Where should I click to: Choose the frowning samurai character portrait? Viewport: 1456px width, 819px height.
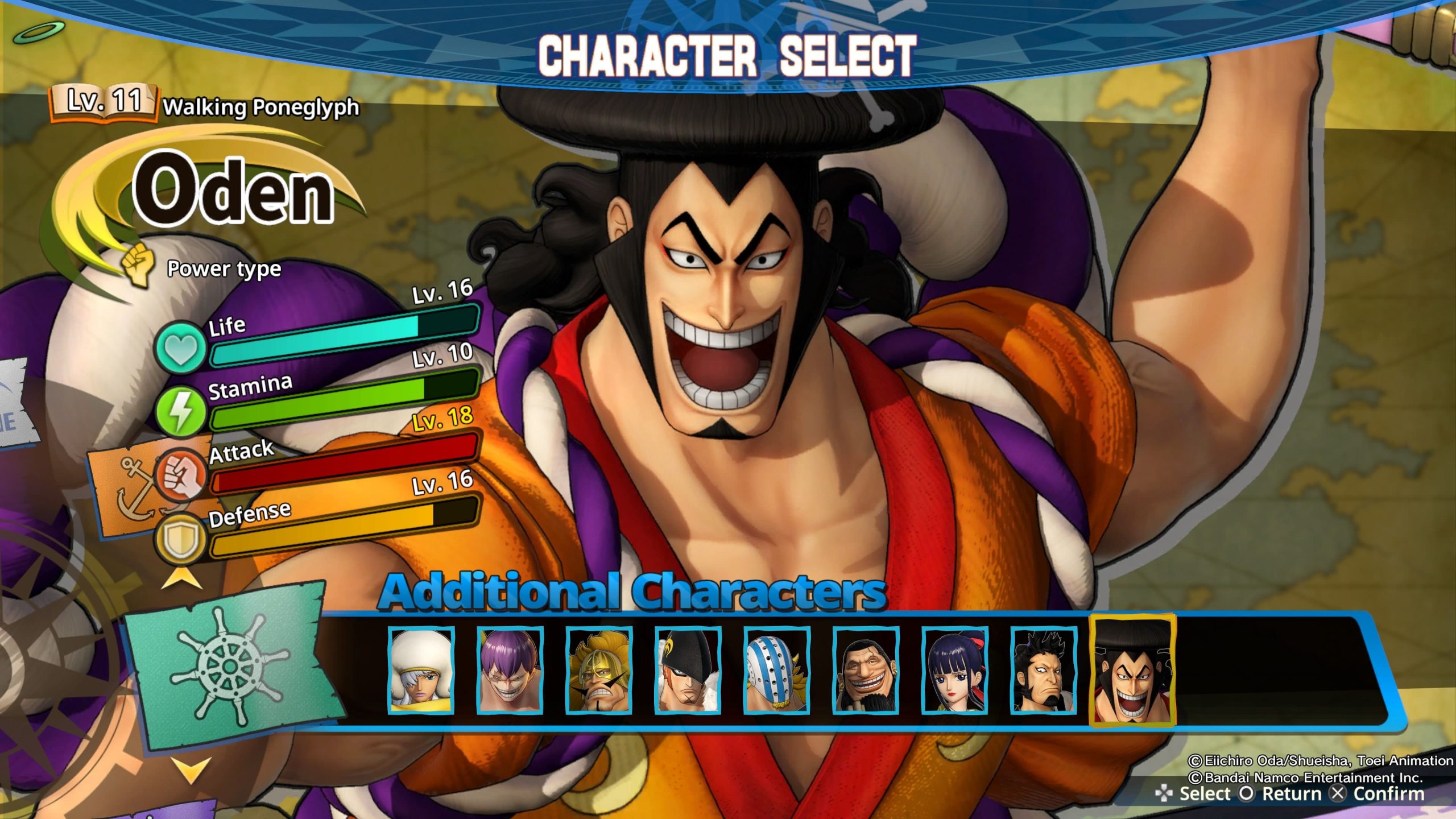1044,670
